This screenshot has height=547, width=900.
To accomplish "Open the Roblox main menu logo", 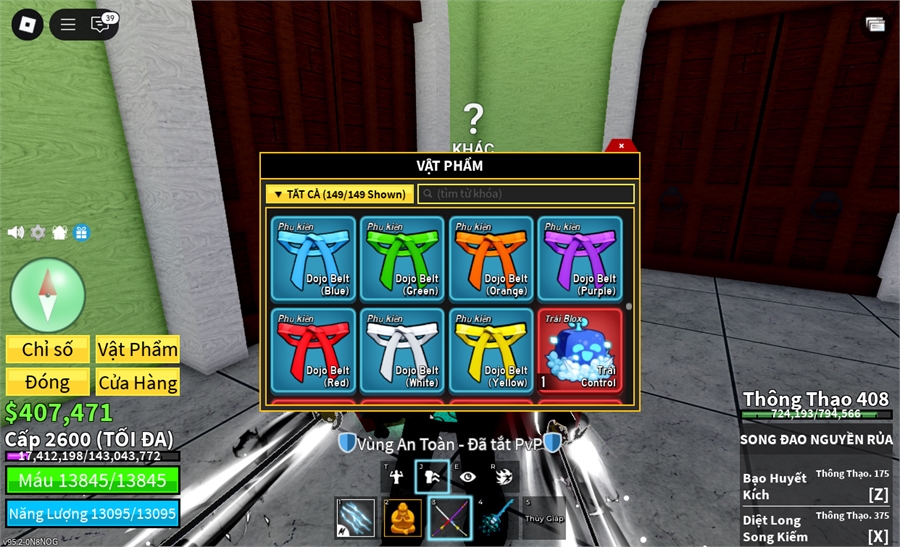I will 27,25.
